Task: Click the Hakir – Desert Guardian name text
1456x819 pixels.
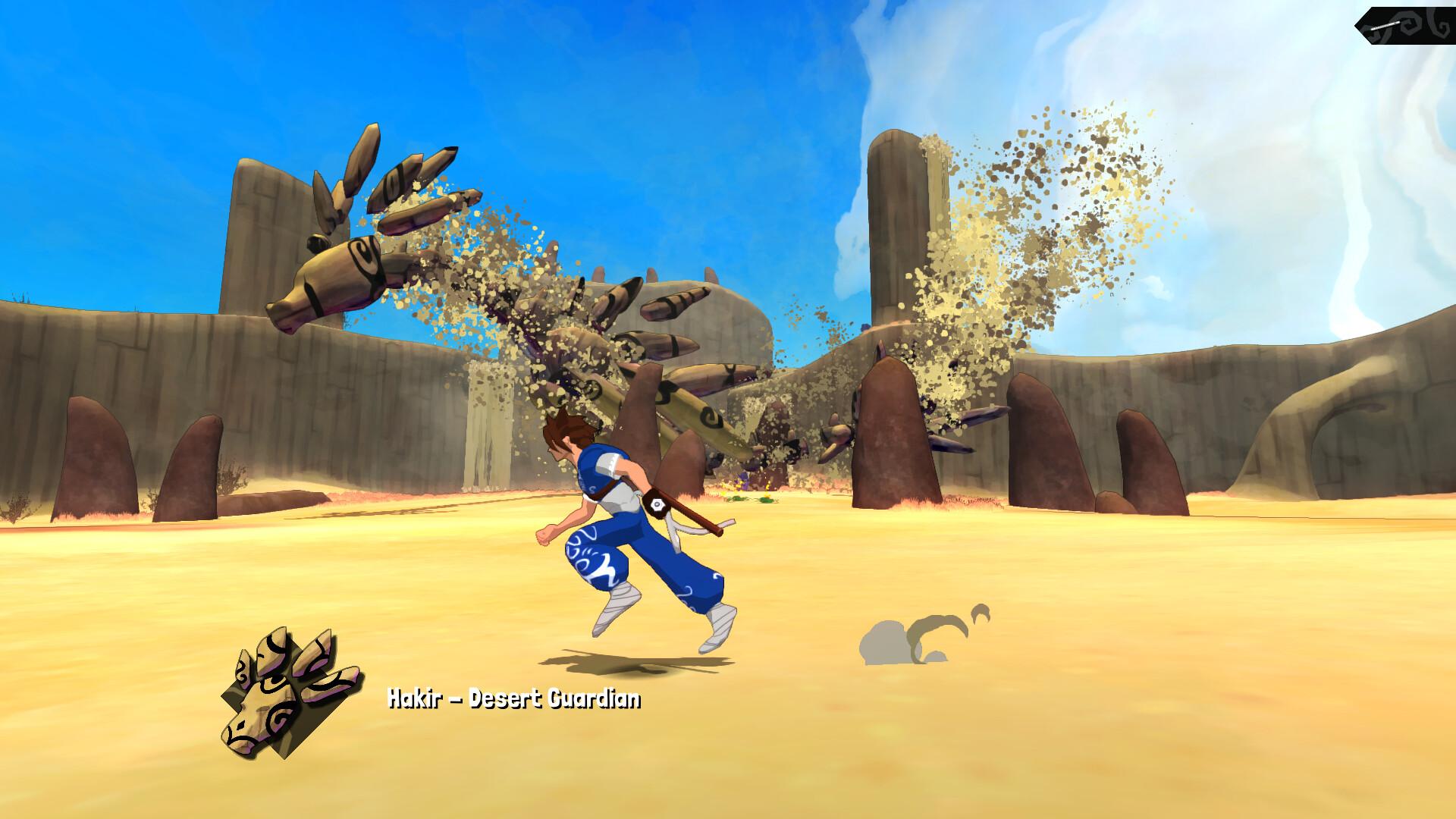Action: (x=514, y=699)
